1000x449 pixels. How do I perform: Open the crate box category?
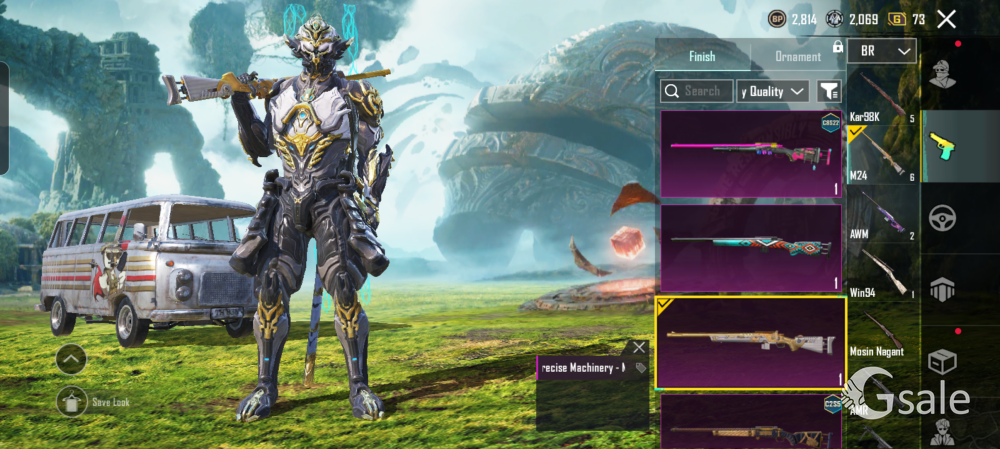941,360
